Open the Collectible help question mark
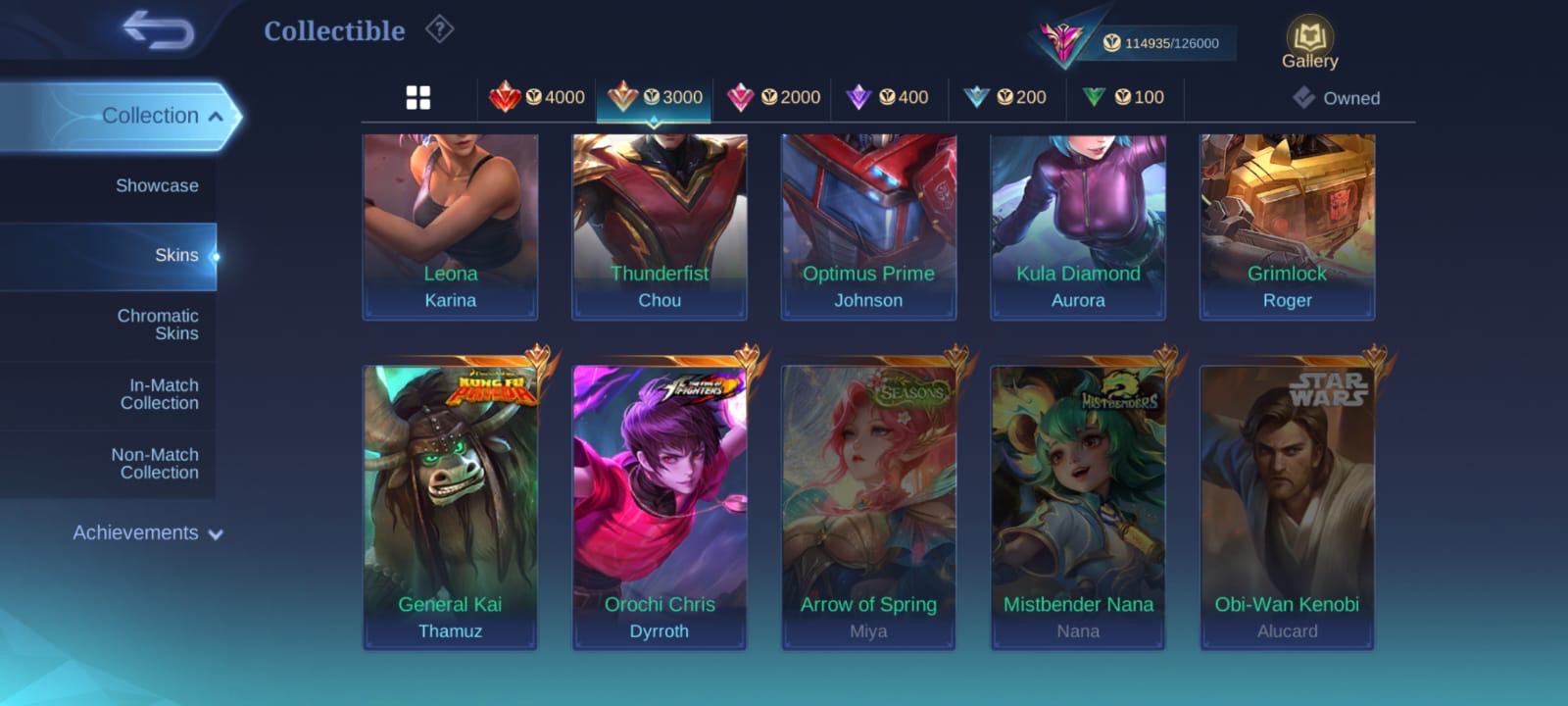1568x706 pixels. (440, 30)
